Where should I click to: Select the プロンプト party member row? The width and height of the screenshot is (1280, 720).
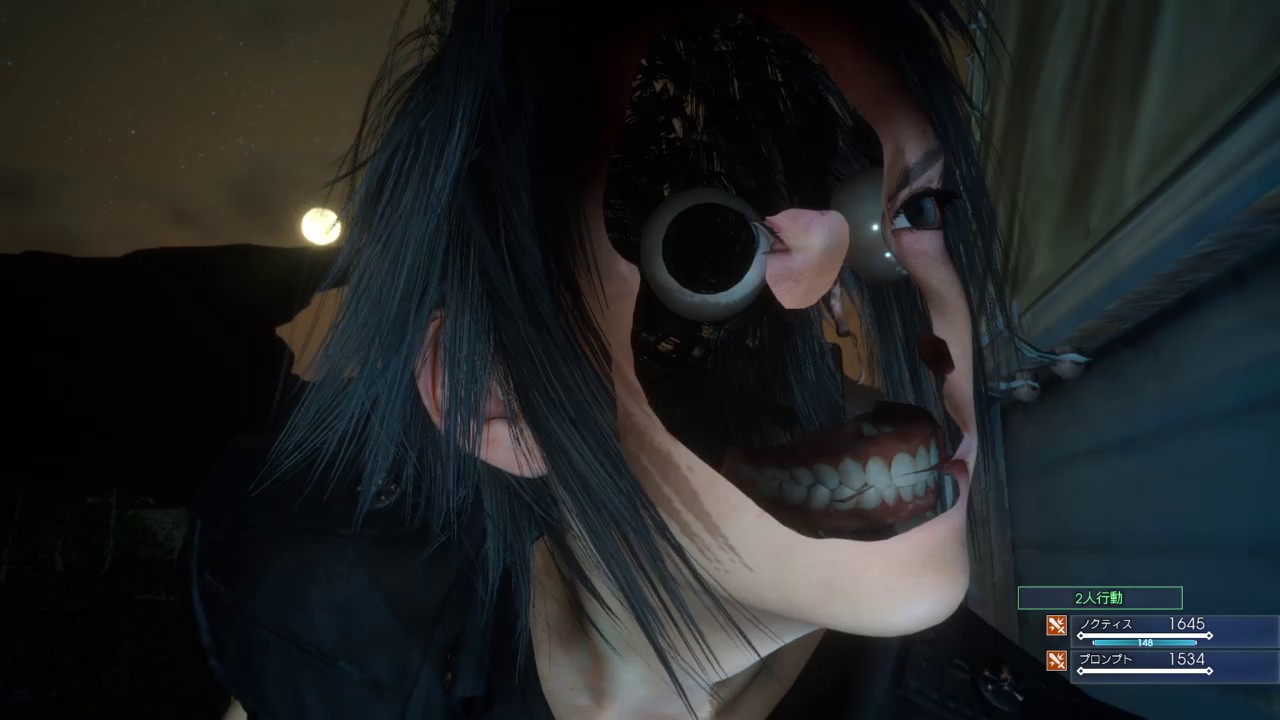click(x=1160, y=663)
